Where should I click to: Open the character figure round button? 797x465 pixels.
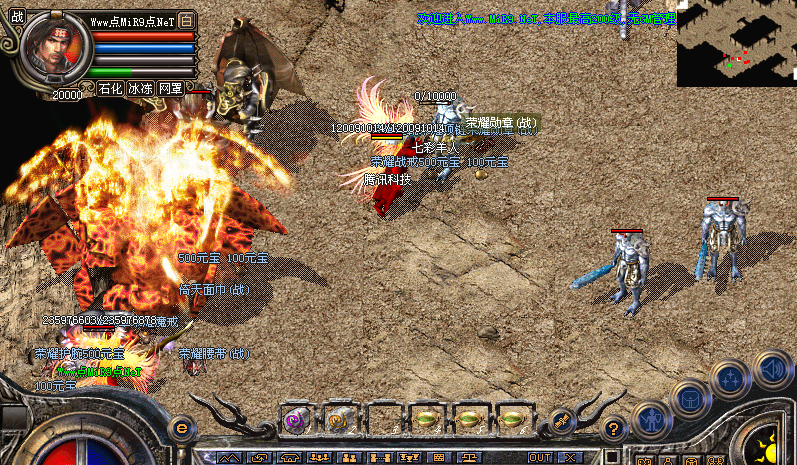coord(651,420)
